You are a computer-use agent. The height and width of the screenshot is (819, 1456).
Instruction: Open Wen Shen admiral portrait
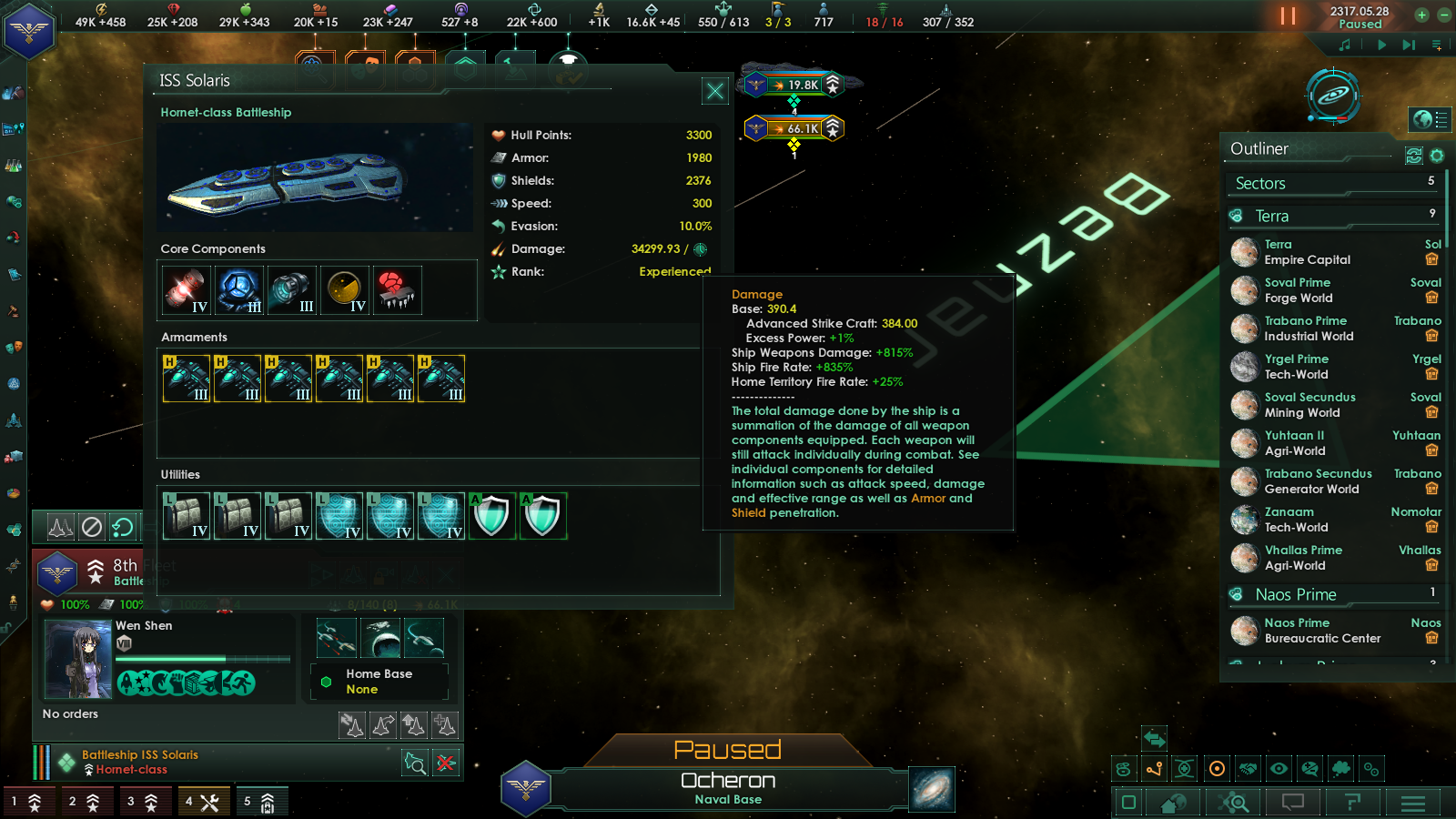77,659
